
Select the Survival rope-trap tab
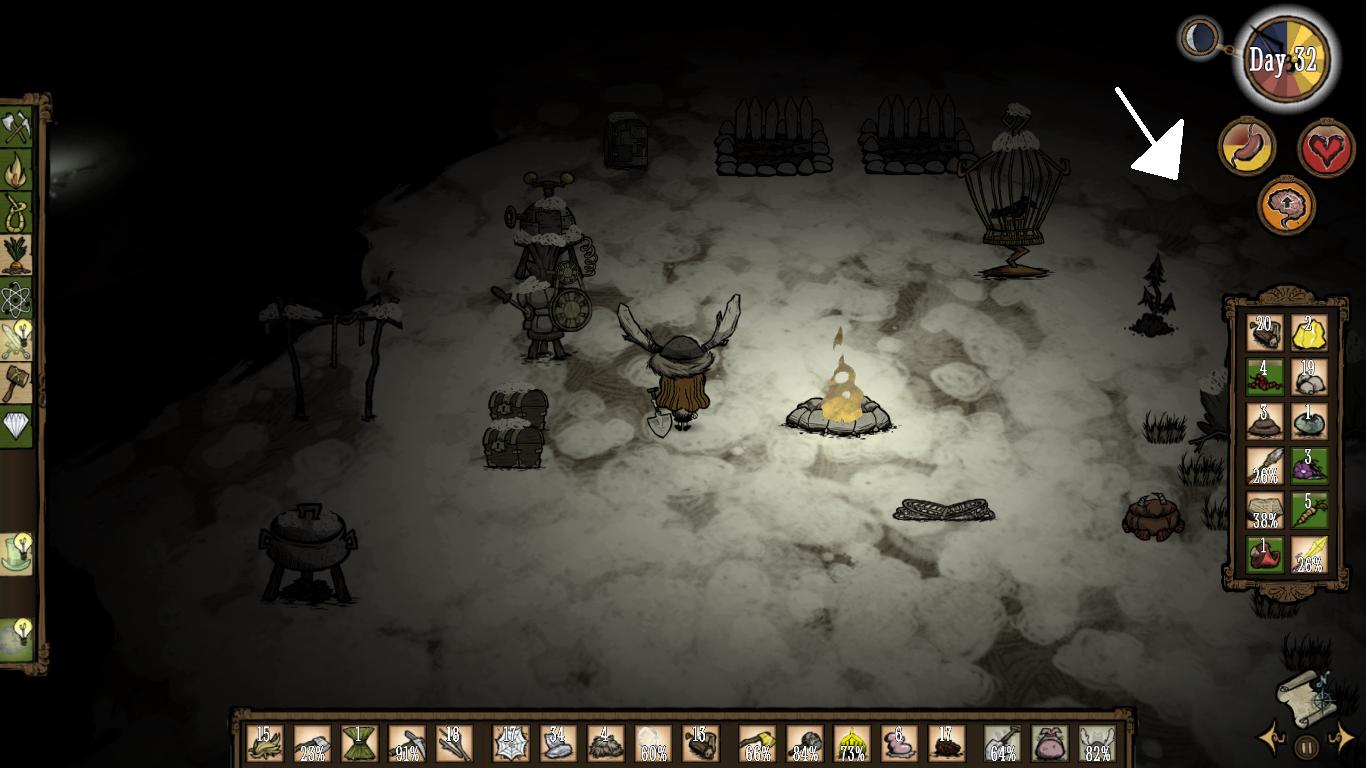tap(17, 212)
